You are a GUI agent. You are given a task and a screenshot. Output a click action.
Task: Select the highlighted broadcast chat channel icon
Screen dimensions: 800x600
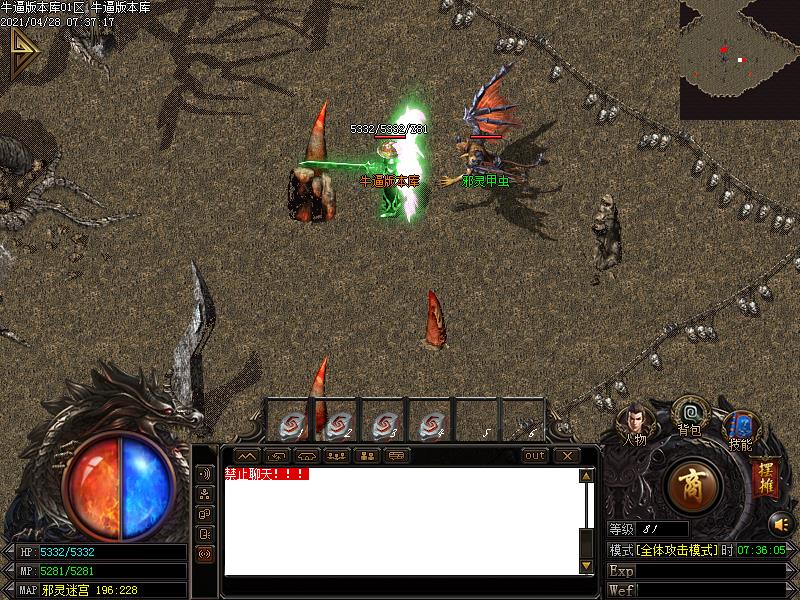pyautogui.click(x=204, y=553)
